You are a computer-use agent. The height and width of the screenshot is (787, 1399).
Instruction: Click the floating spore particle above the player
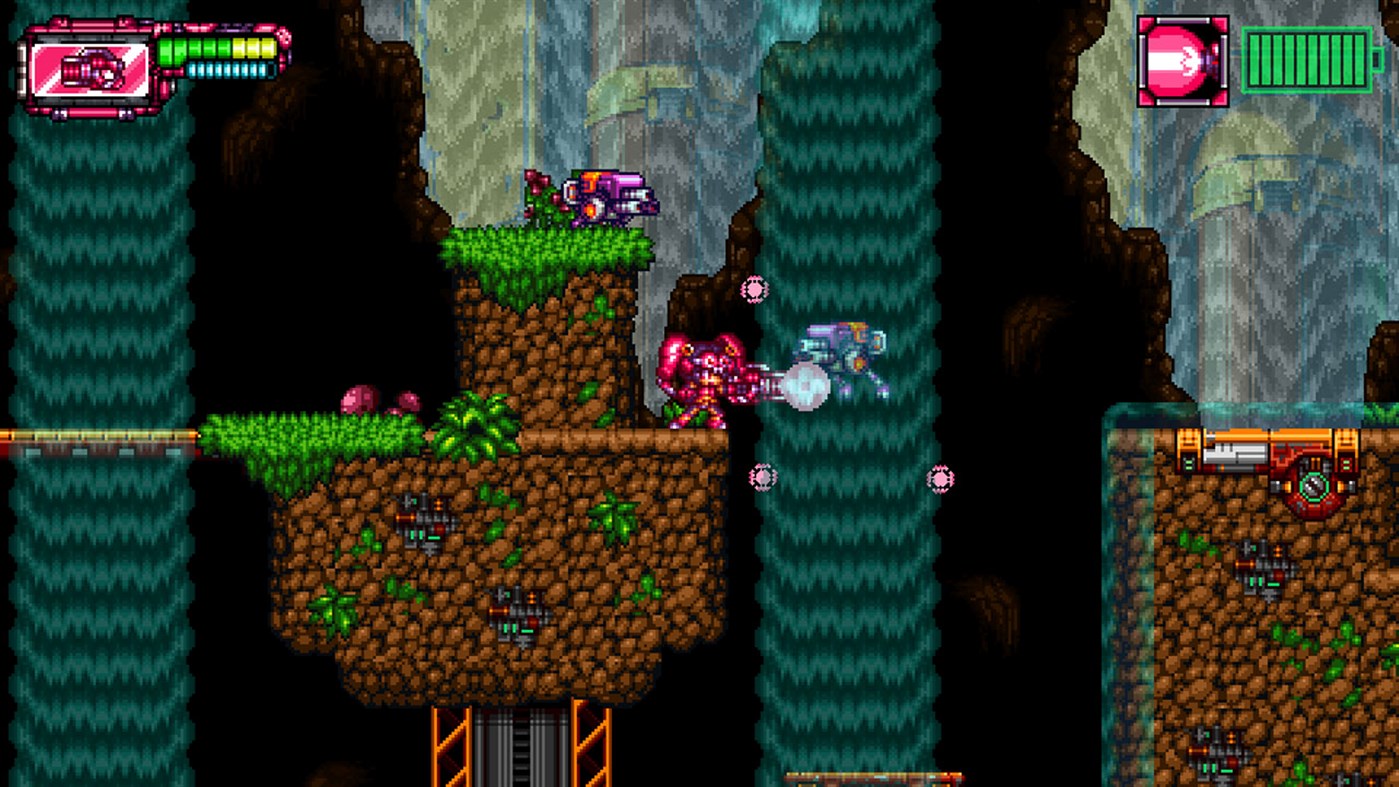click(753, 288)
